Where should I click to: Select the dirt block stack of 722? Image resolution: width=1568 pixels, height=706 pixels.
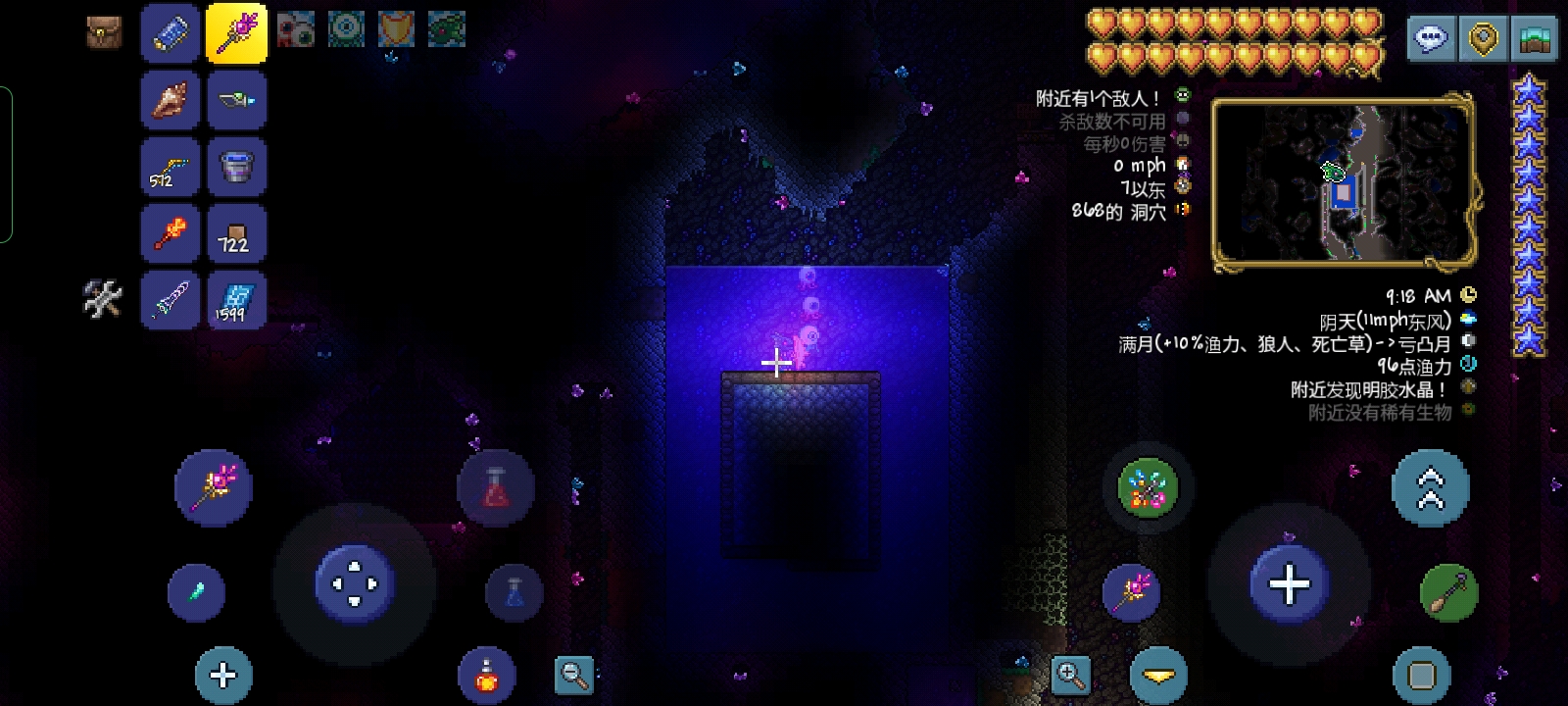point(236,232)
